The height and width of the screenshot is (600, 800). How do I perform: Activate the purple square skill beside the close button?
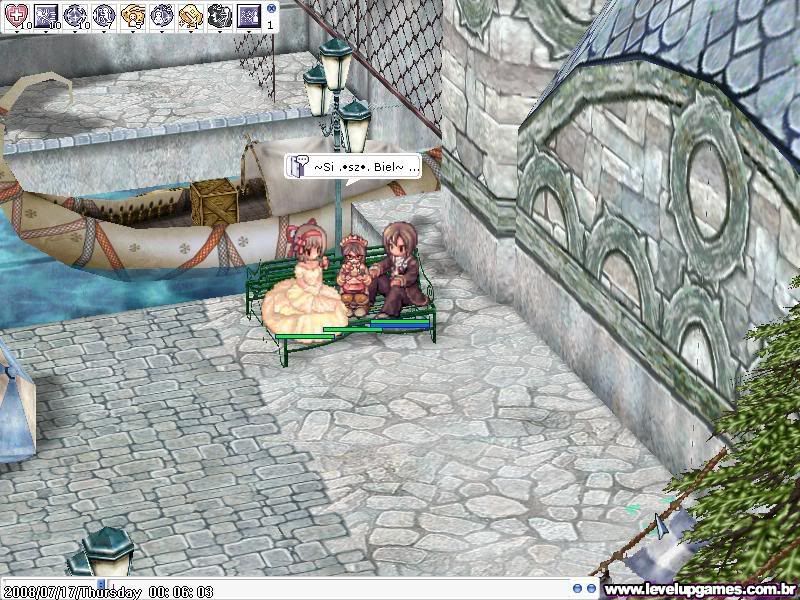pos(249,14)
